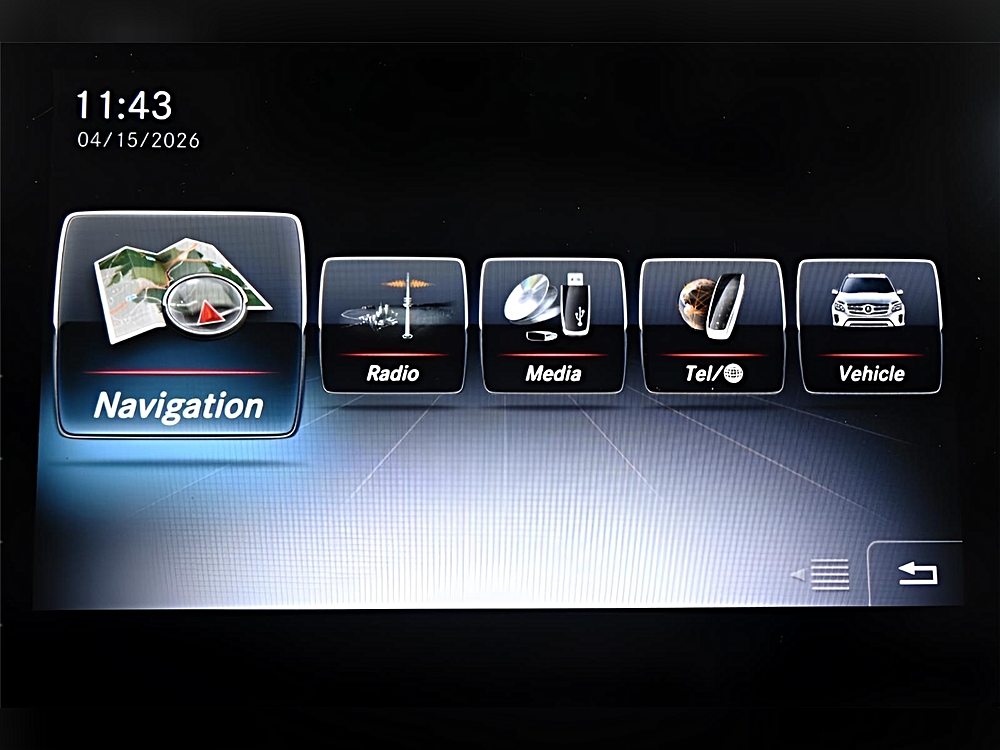Open the Navigation tile
This screenshot has width=1000, height=750.
pyautogui.click(x=180, y=325)
